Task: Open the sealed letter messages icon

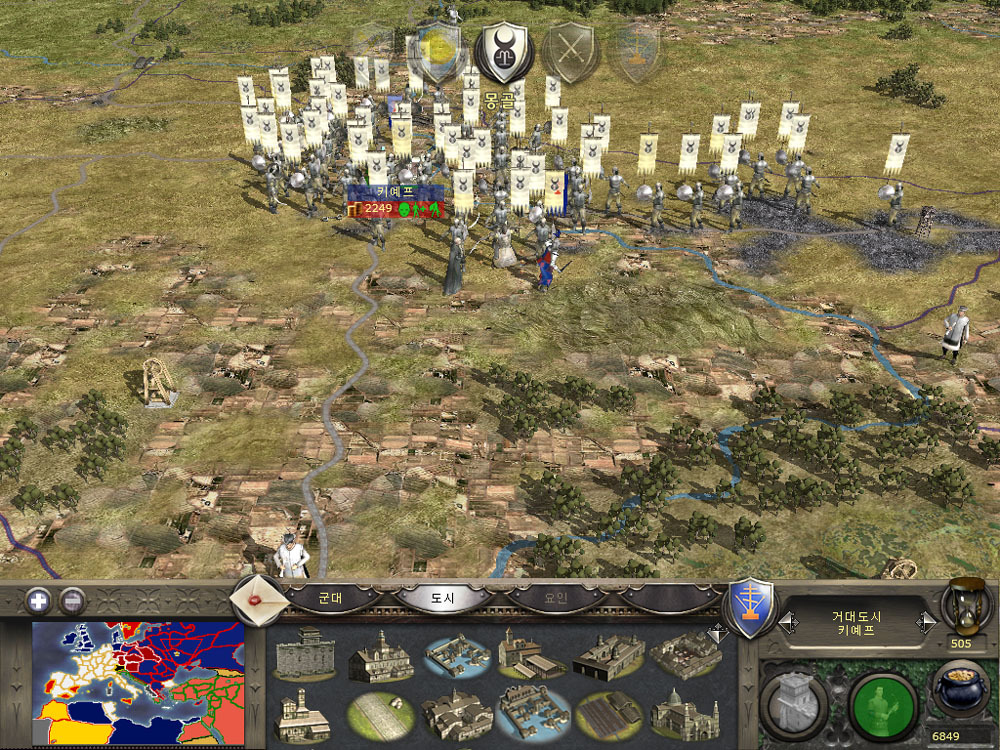Action: pyautogui.click(x=256, y=599)
